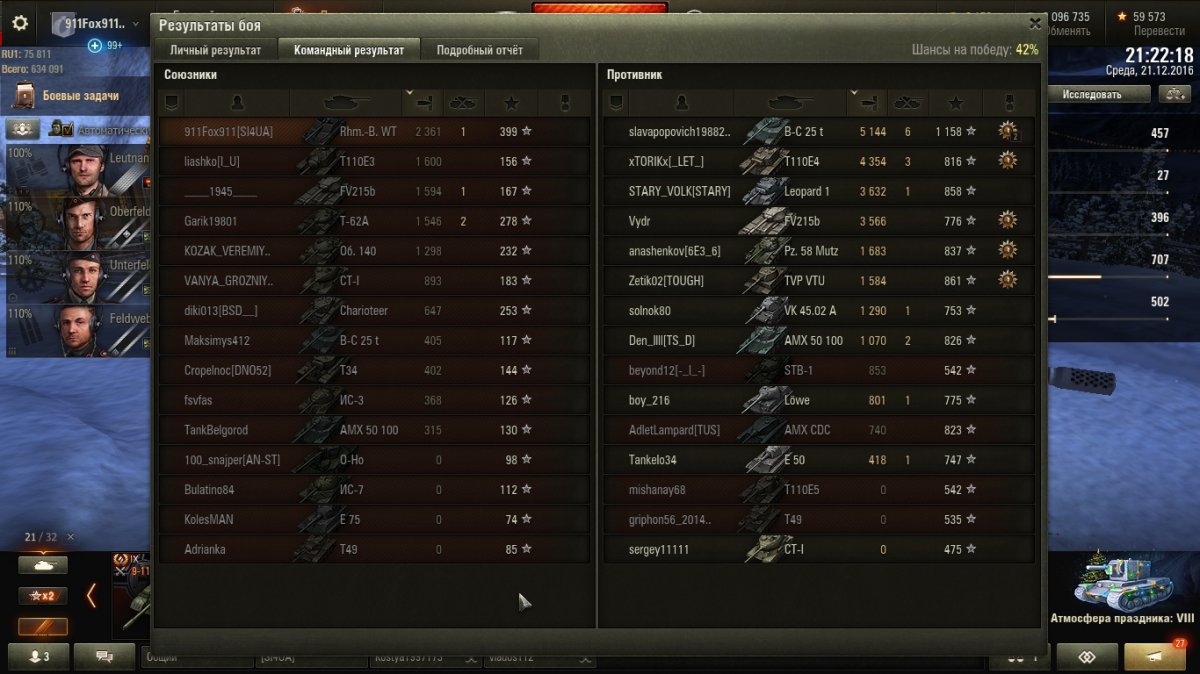Switch to the Личный результат tab
This screenshot has height=674, width=1200.
tap(215, 50)
